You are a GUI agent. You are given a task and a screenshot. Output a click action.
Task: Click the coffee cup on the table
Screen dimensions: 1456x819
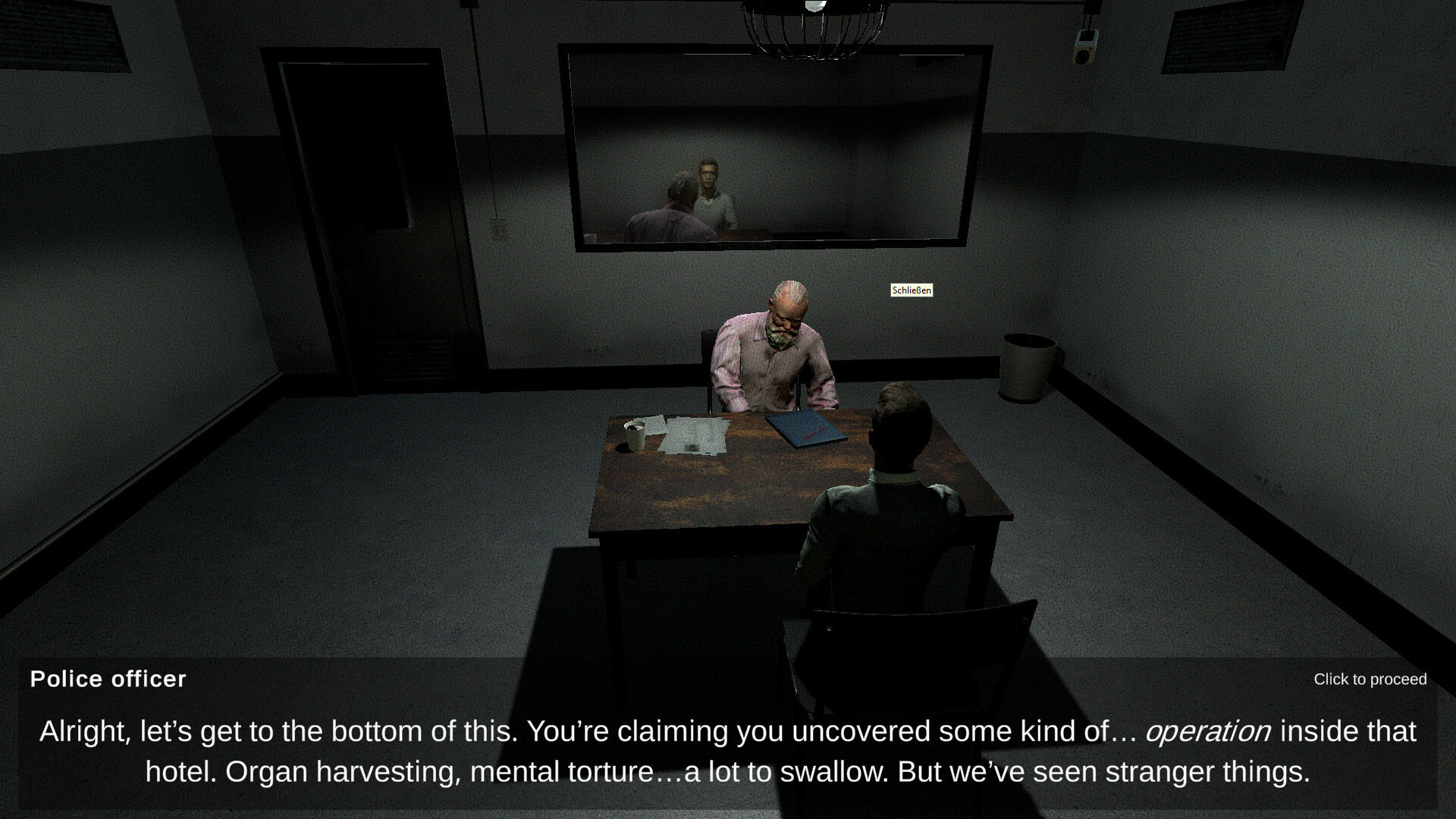point(634,435)
